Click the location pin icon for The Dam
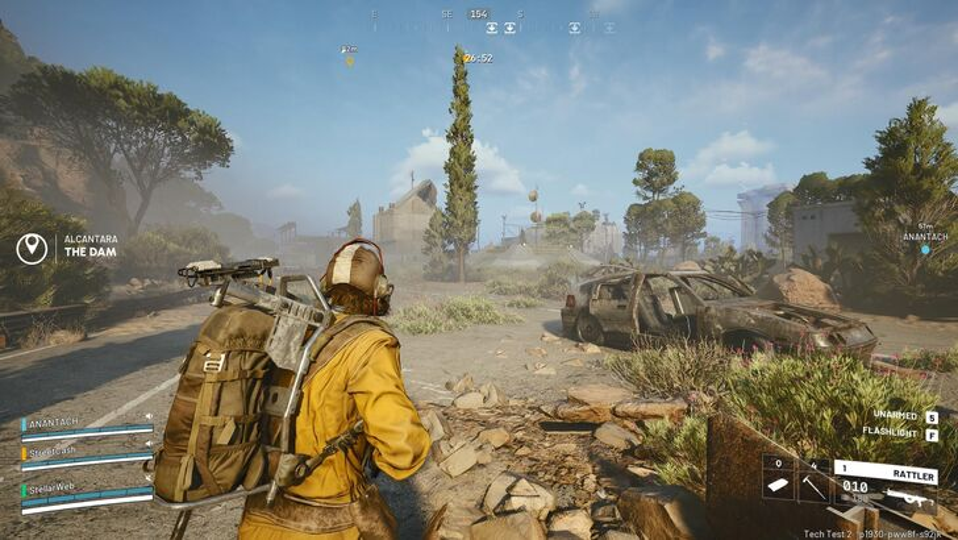The image size is (958, 540). (32, 248)
